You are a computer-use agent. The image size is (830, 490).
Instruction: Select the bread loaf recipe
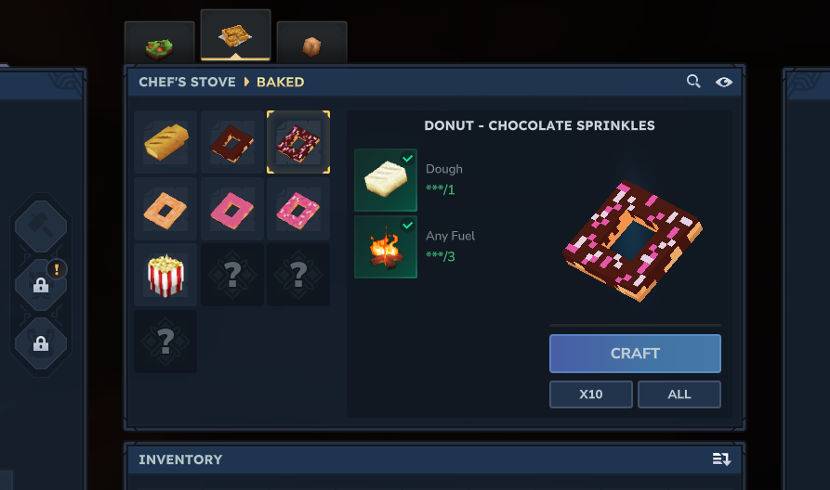[x=165, y=142]
